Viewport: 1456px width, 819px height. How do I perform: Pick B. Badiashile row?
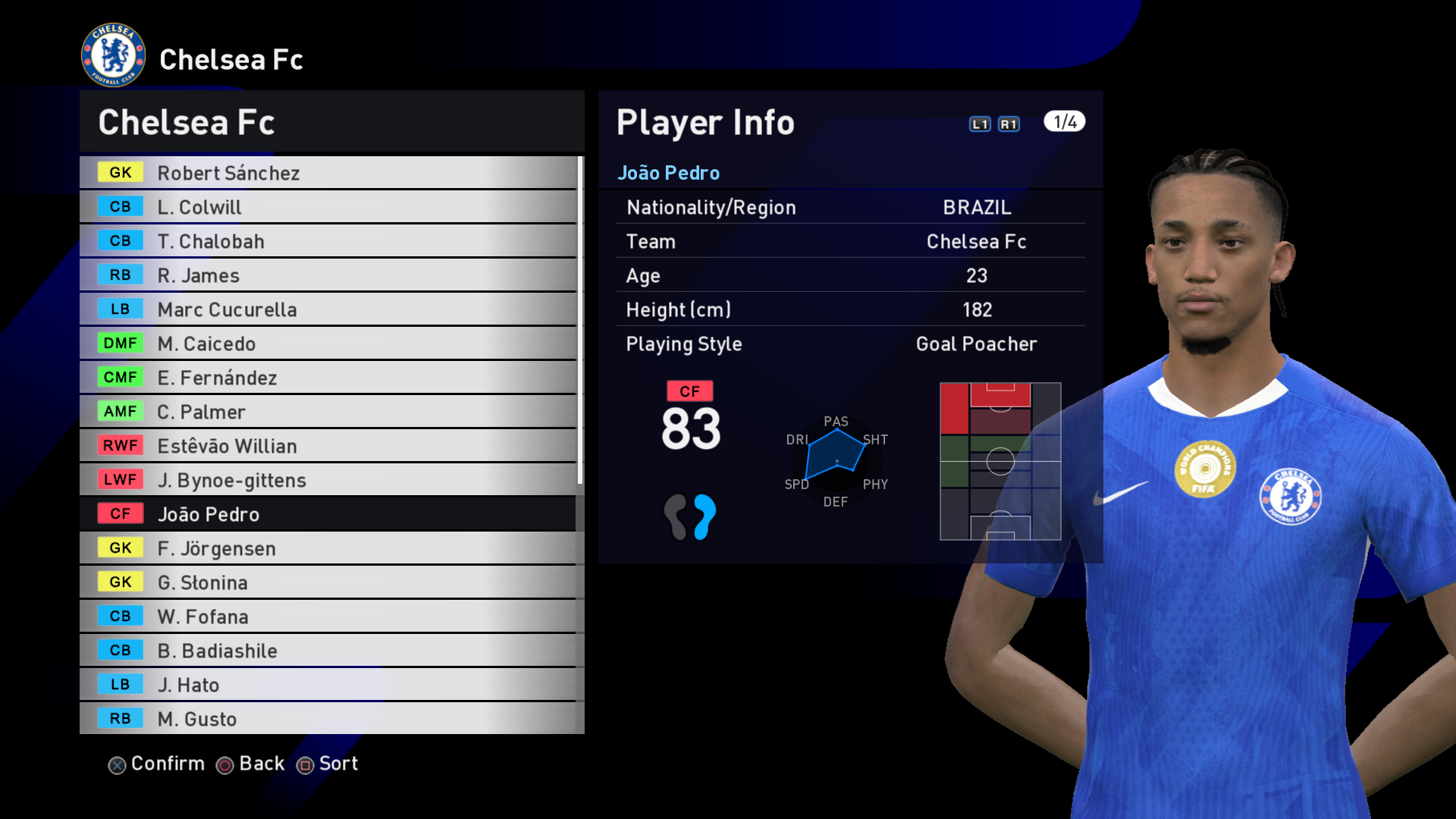pos(328,651)
